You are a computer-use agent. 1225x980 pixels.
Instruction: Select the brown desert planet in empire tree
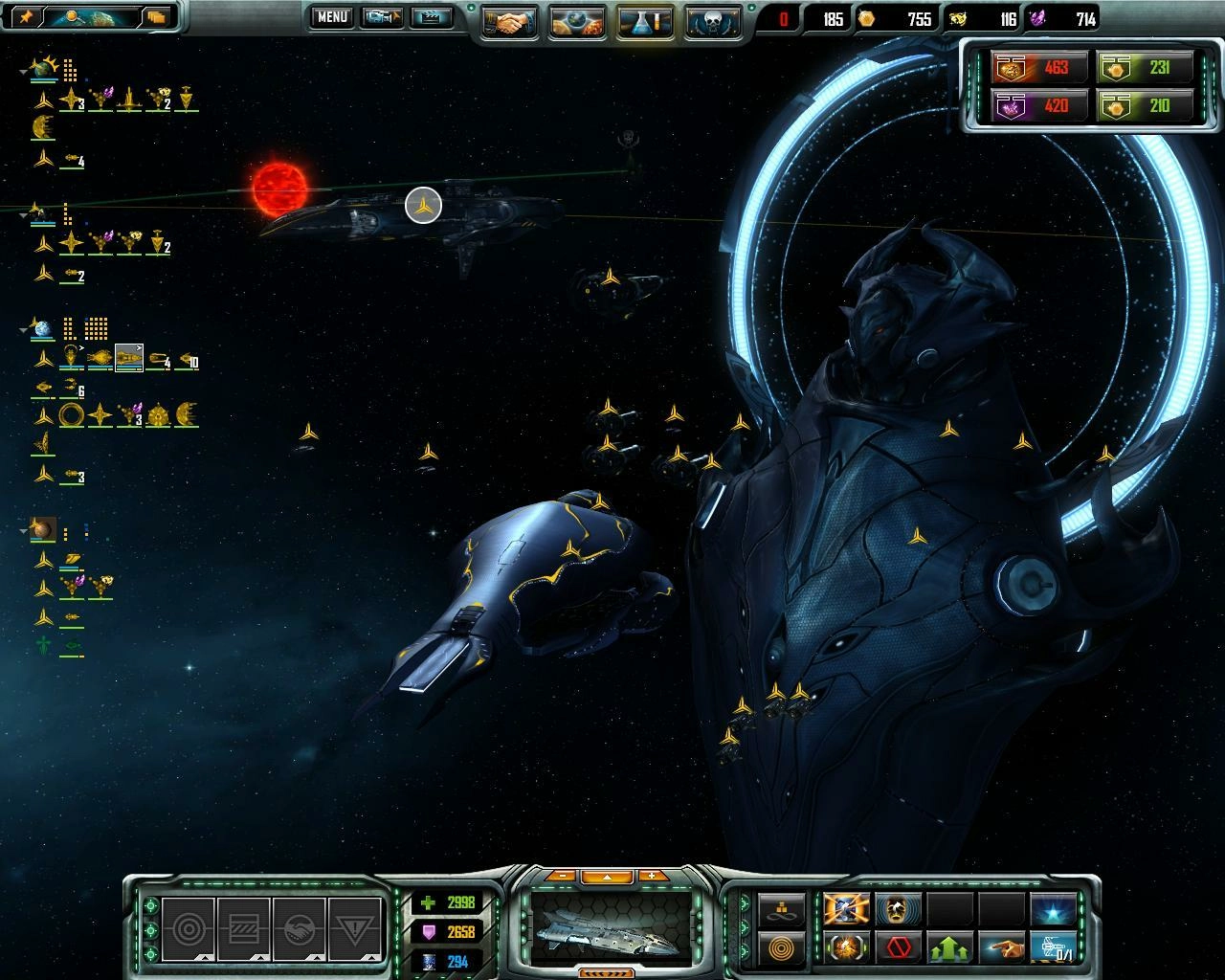pyautogui.click(x=42, y=529)
